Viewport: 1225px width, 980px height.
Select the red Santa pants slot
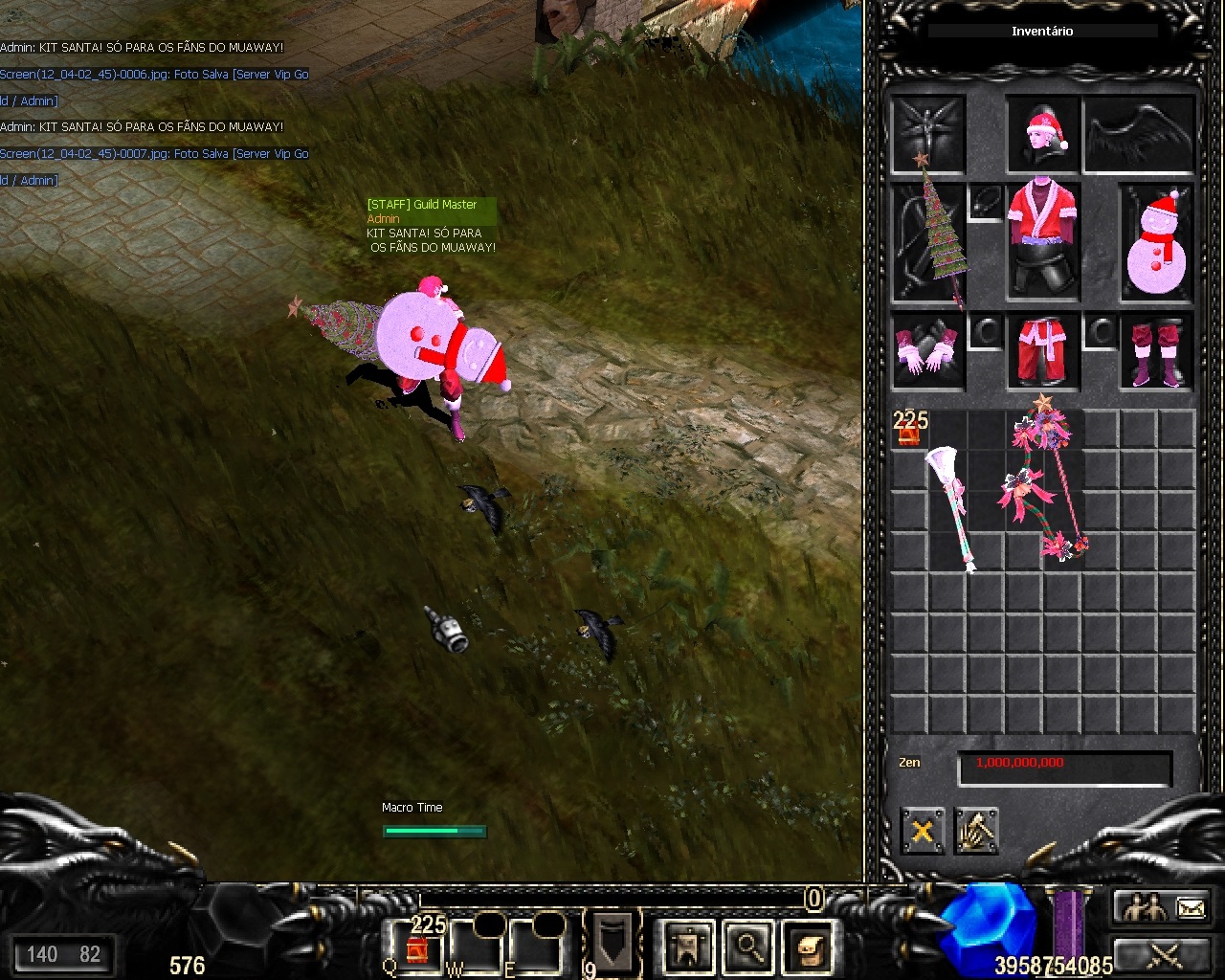[1043, 351]
